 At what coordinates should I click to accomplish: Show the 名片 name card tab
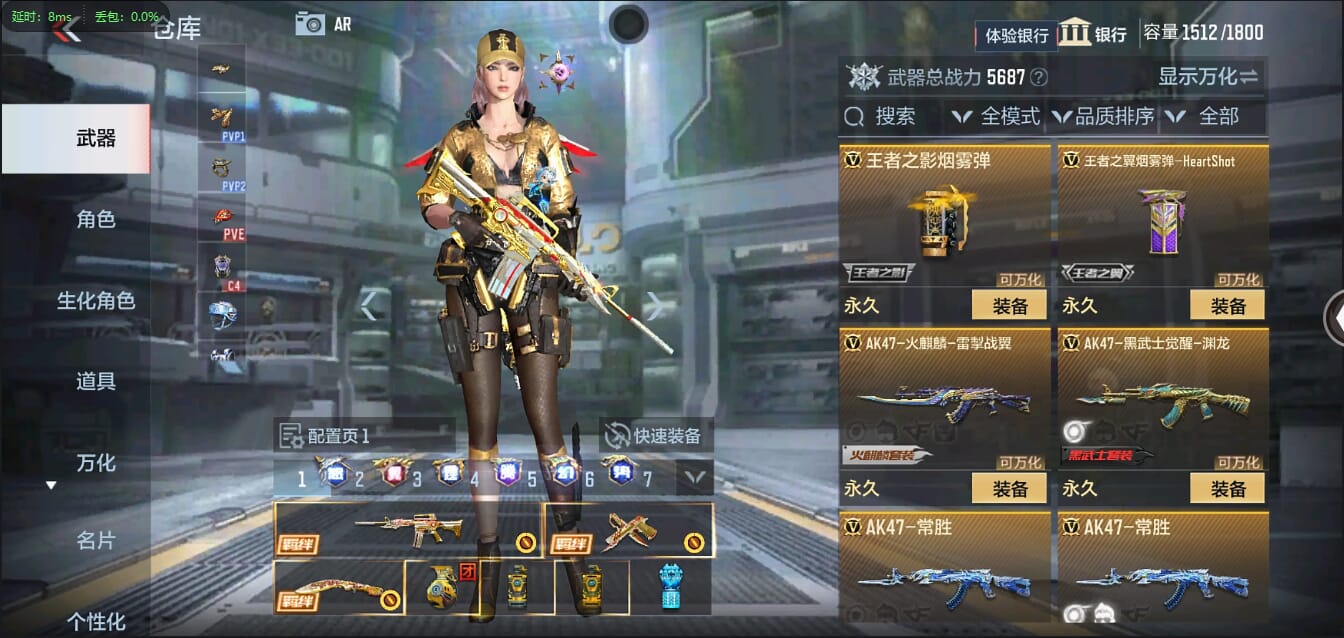click(x=95, y=541)
